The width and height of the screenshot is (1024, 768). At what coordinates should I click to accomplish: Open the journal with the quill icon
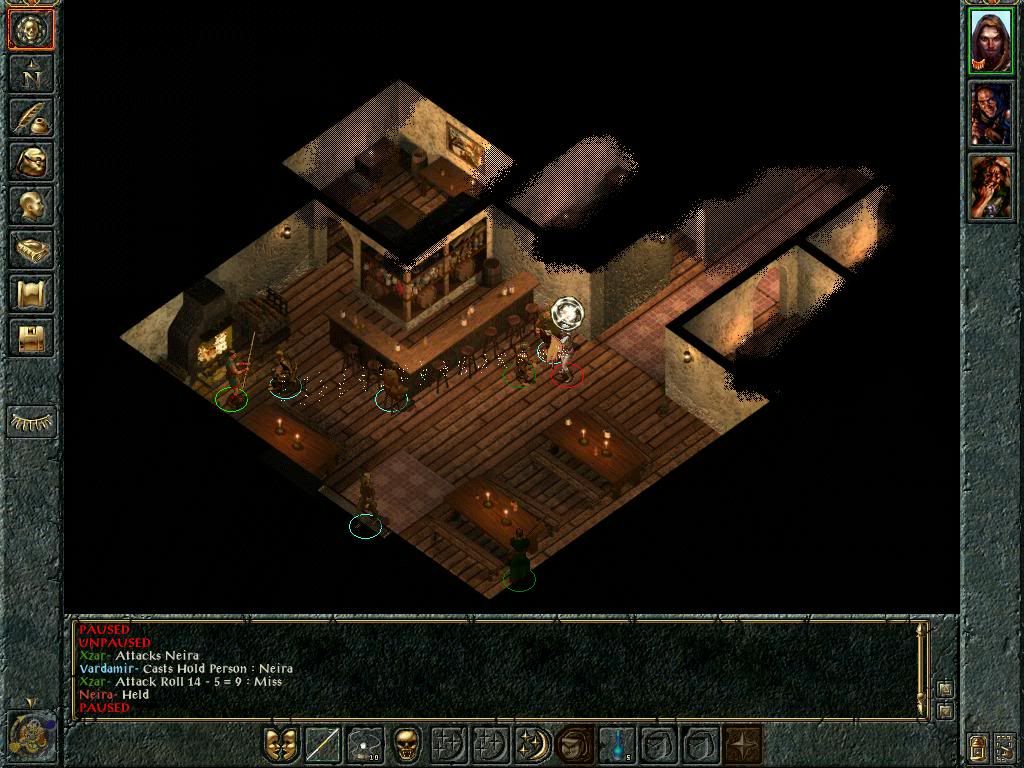point(31,117)
